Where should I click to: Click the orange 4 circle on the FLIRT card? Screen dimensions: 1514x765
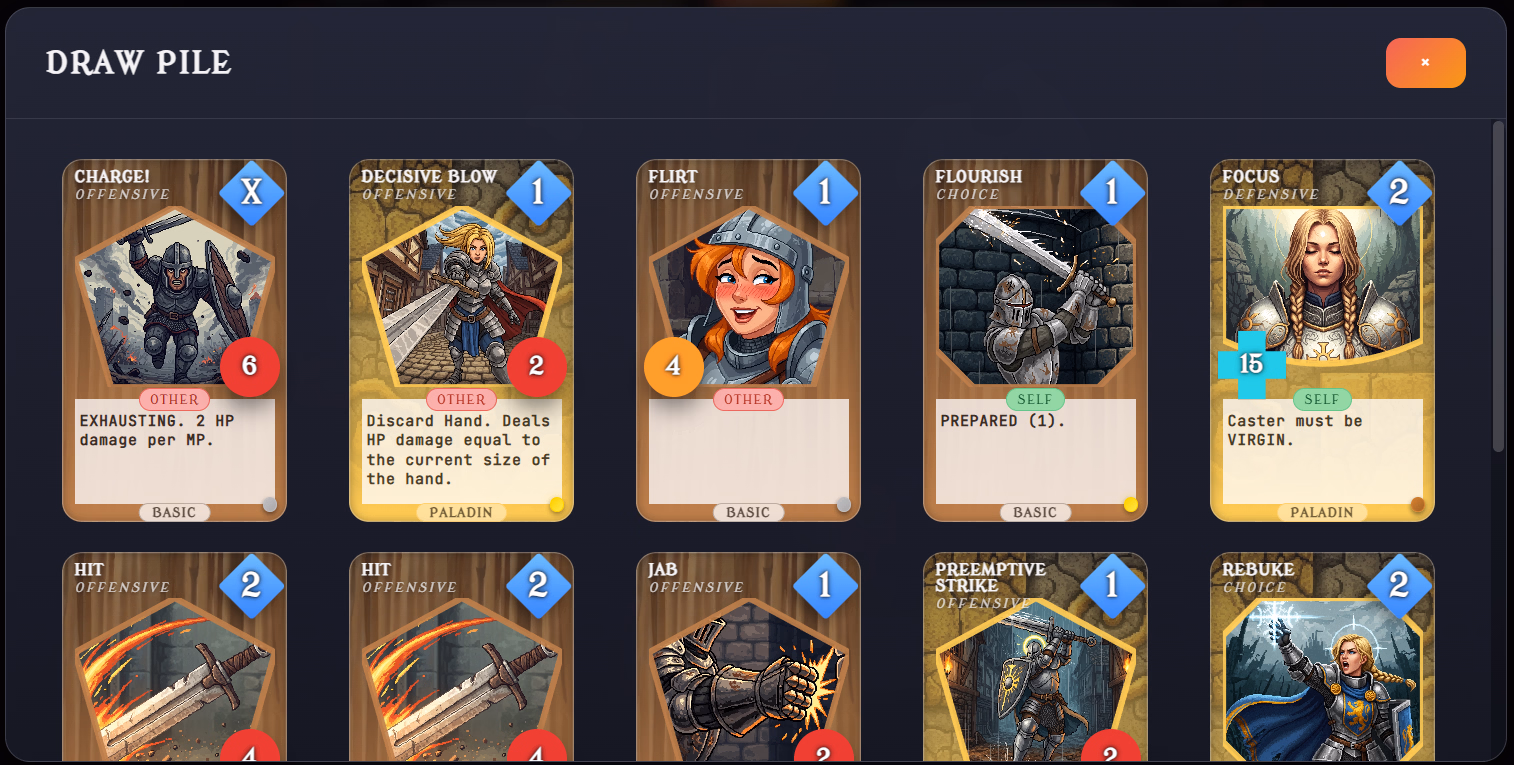[673, 367]
